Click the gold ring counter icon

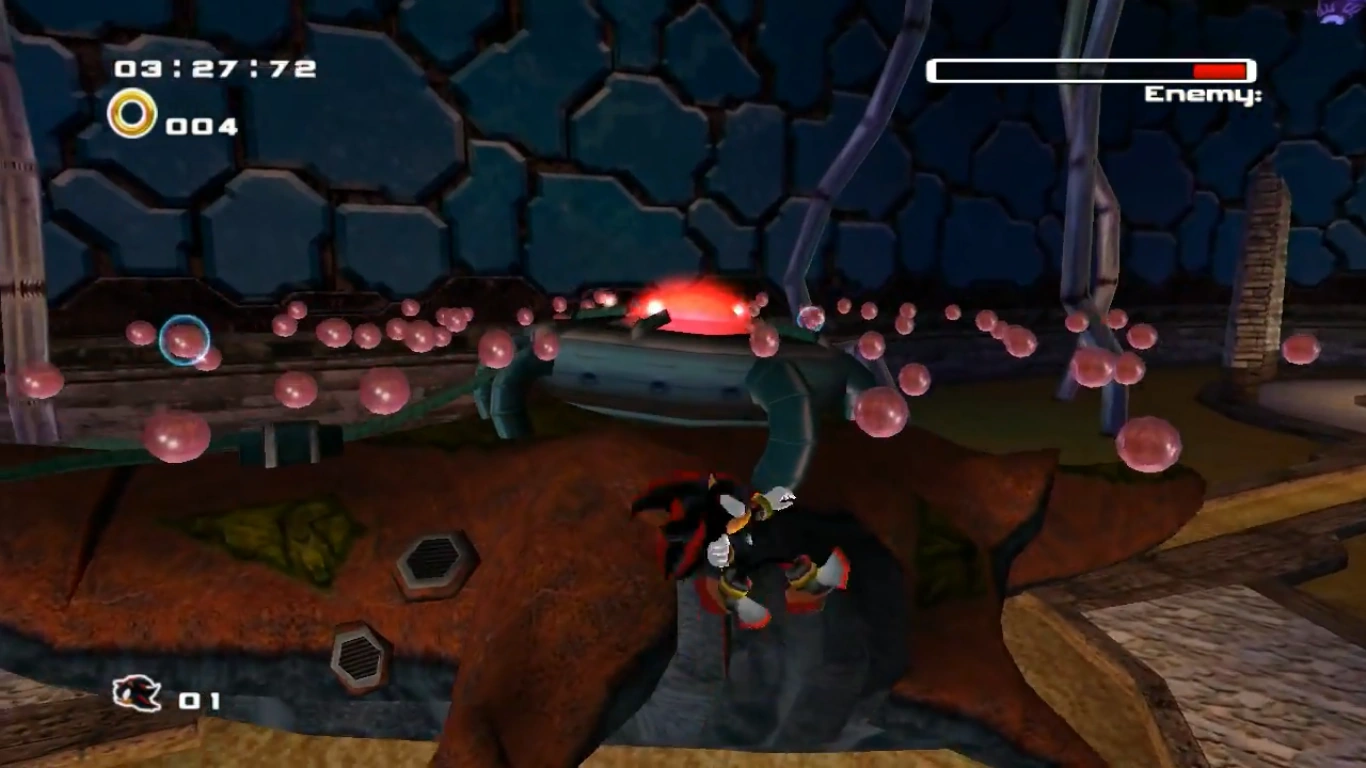coord(132,114)
